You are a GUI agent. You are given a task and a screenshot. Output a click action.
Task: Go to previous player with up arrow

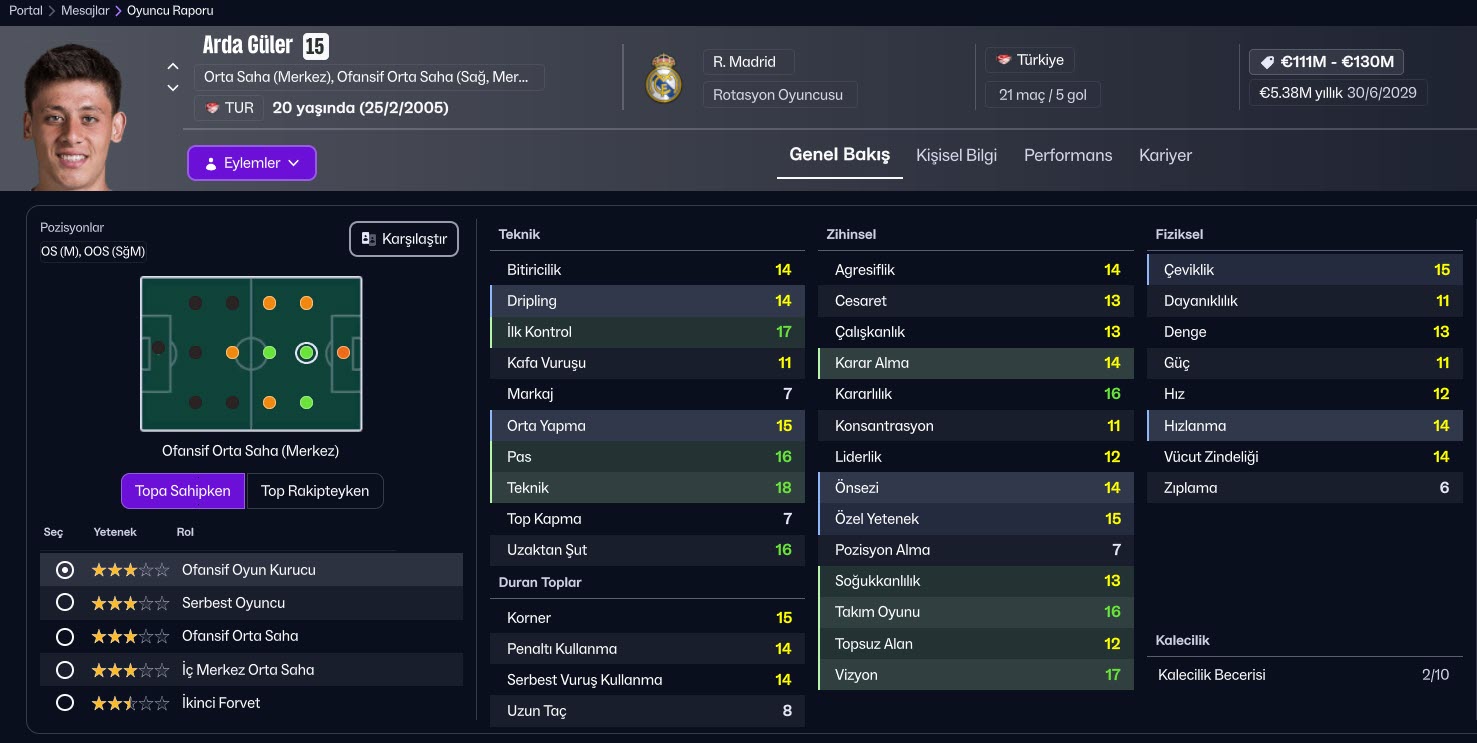point(173,66)
